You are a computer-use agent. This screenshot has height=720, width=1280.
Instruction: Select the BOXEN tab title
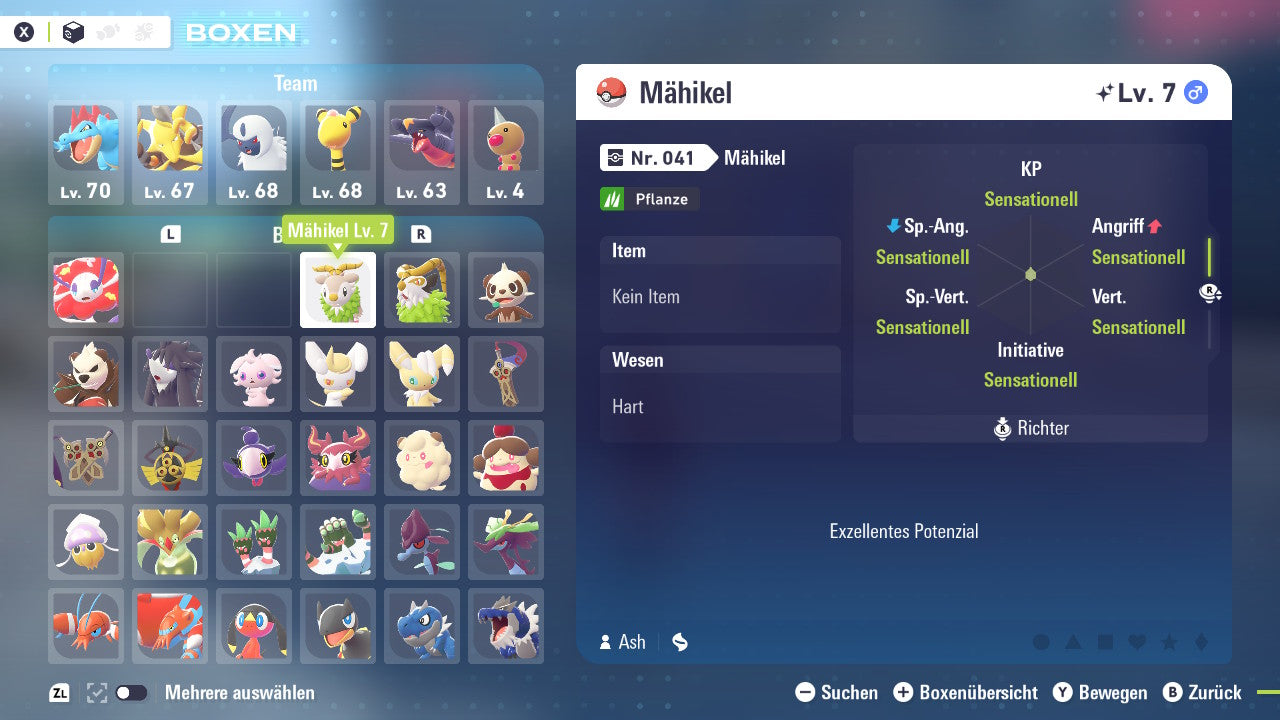[x=243, y=32]
